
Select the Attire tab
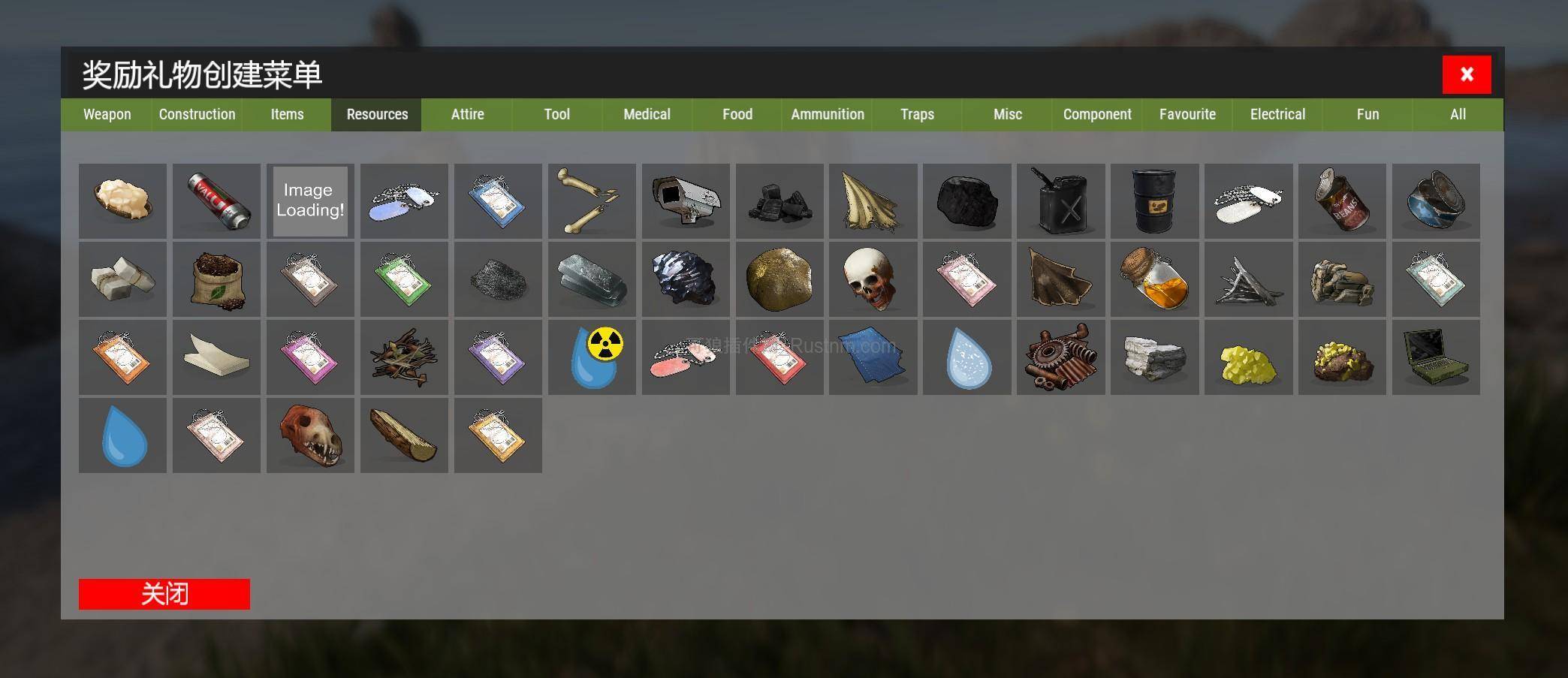tap(467, 114)
